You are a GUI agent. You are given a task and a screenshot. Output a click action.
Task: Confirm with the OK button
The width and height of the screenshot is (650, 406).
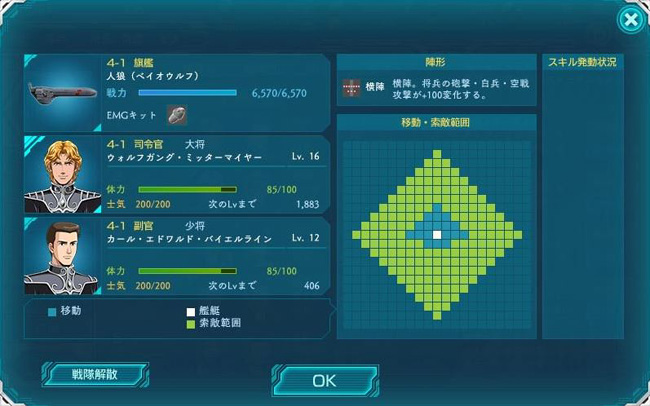(324, 380)
